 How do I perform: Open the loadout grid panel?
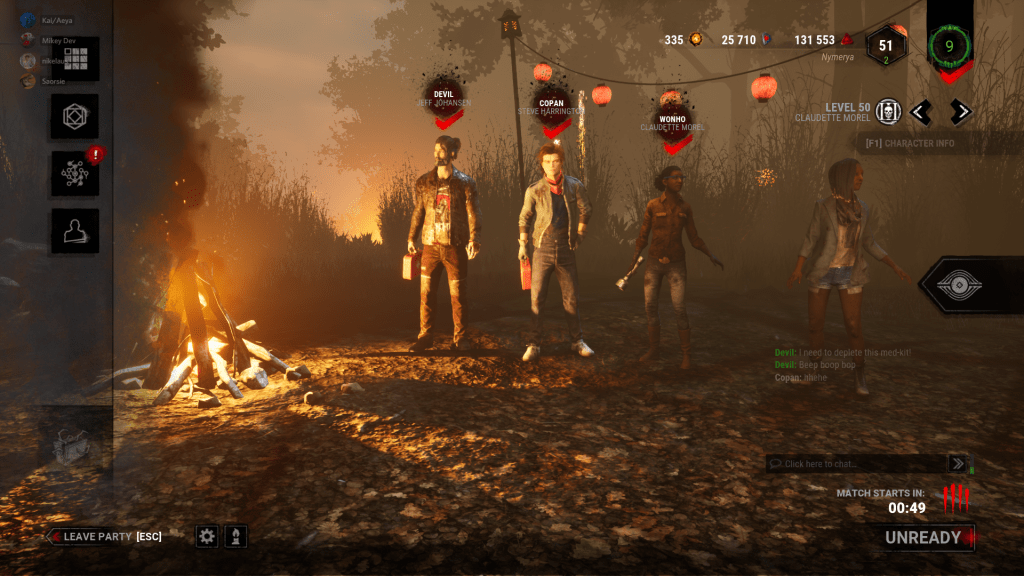tap(76, 58)
